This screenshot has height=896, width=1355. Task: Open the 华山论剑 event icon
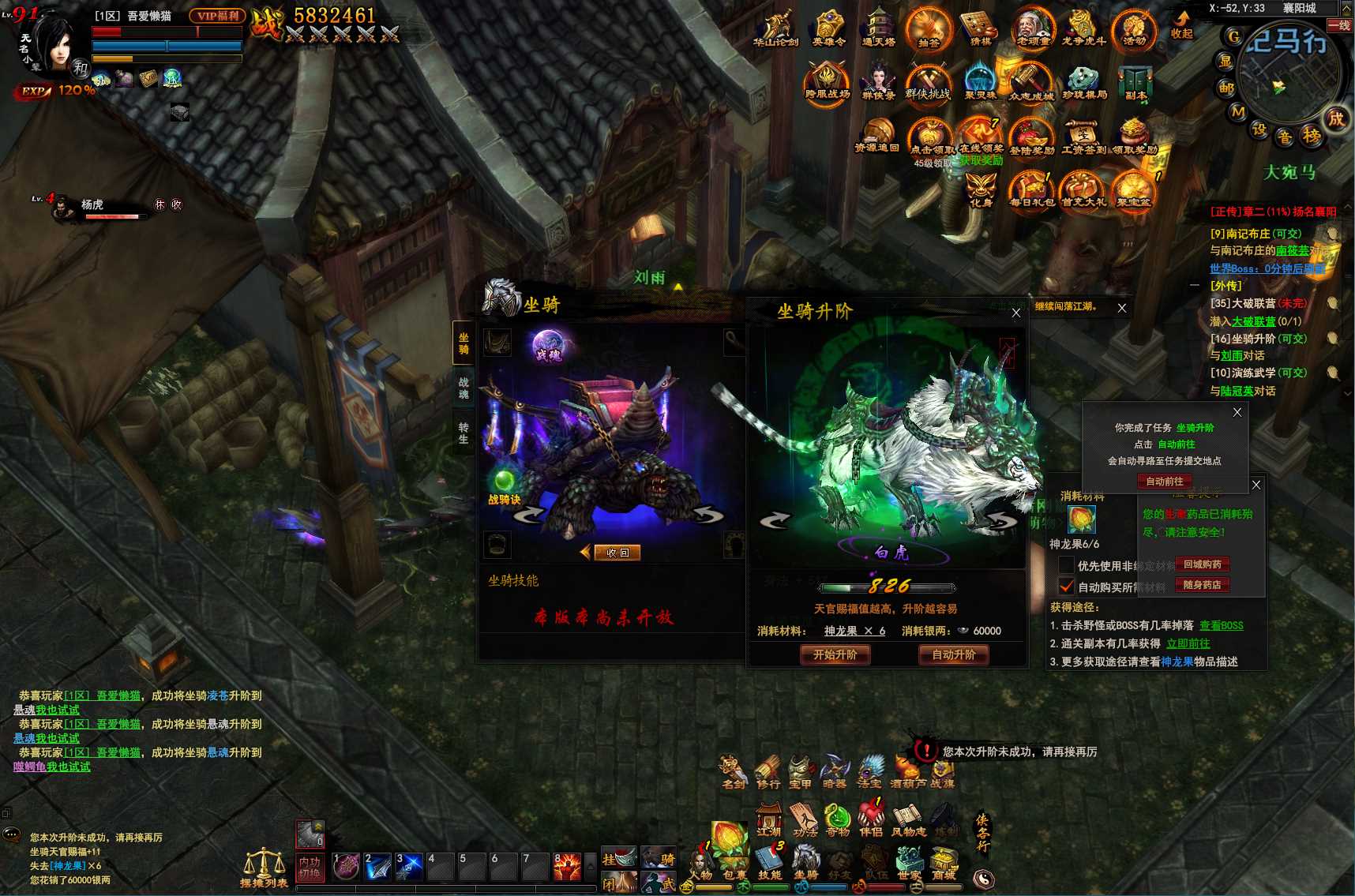click(x=775, y=29)
